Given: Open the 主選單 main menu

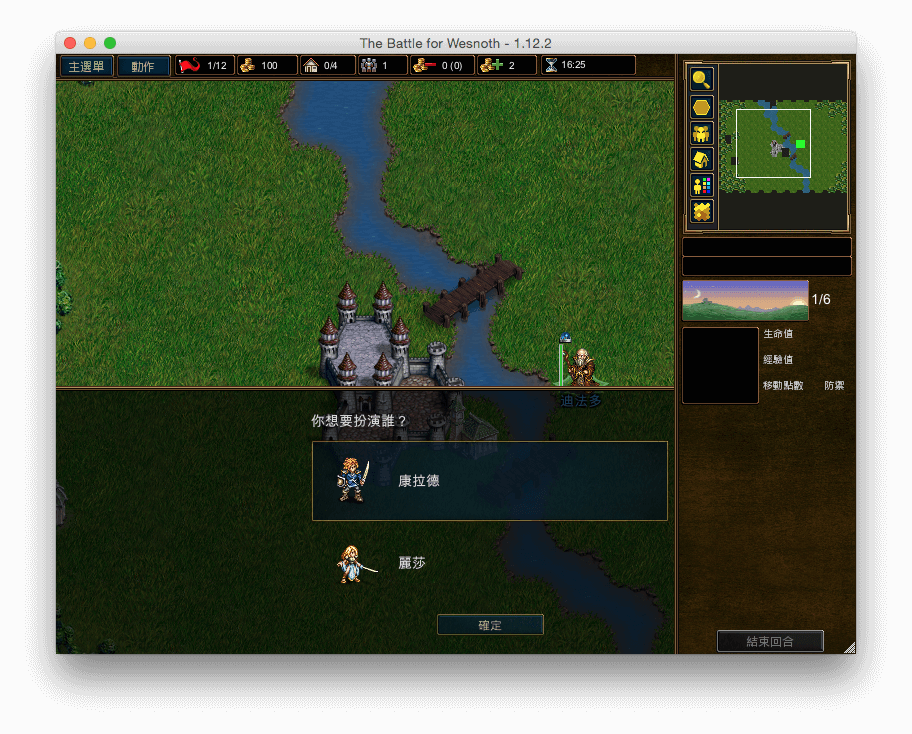Looking at the screenshot, I should [x=86, y=66].
